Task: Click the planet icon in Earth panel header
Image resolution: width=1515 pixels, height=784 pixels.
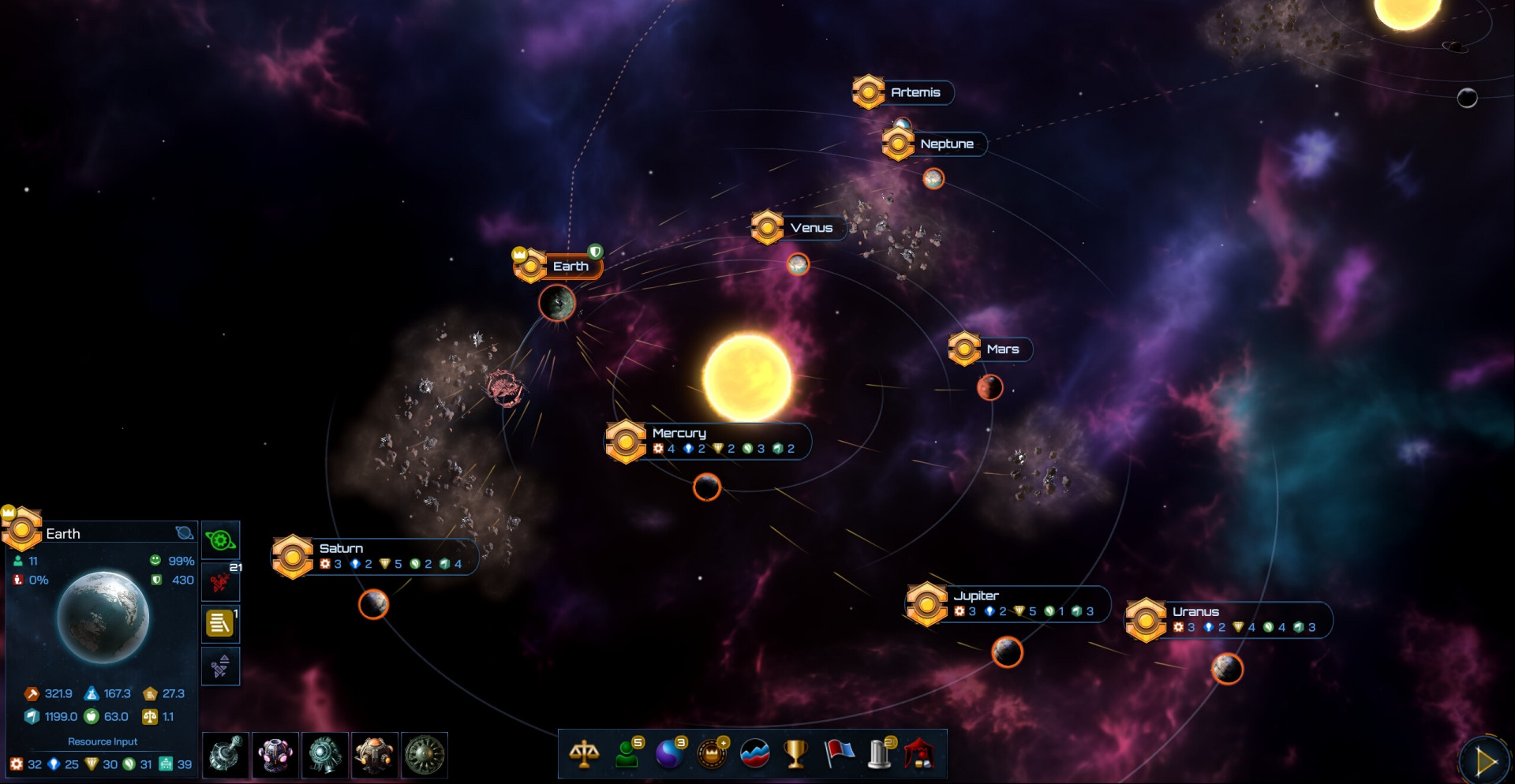Action: tap(185, 533)
